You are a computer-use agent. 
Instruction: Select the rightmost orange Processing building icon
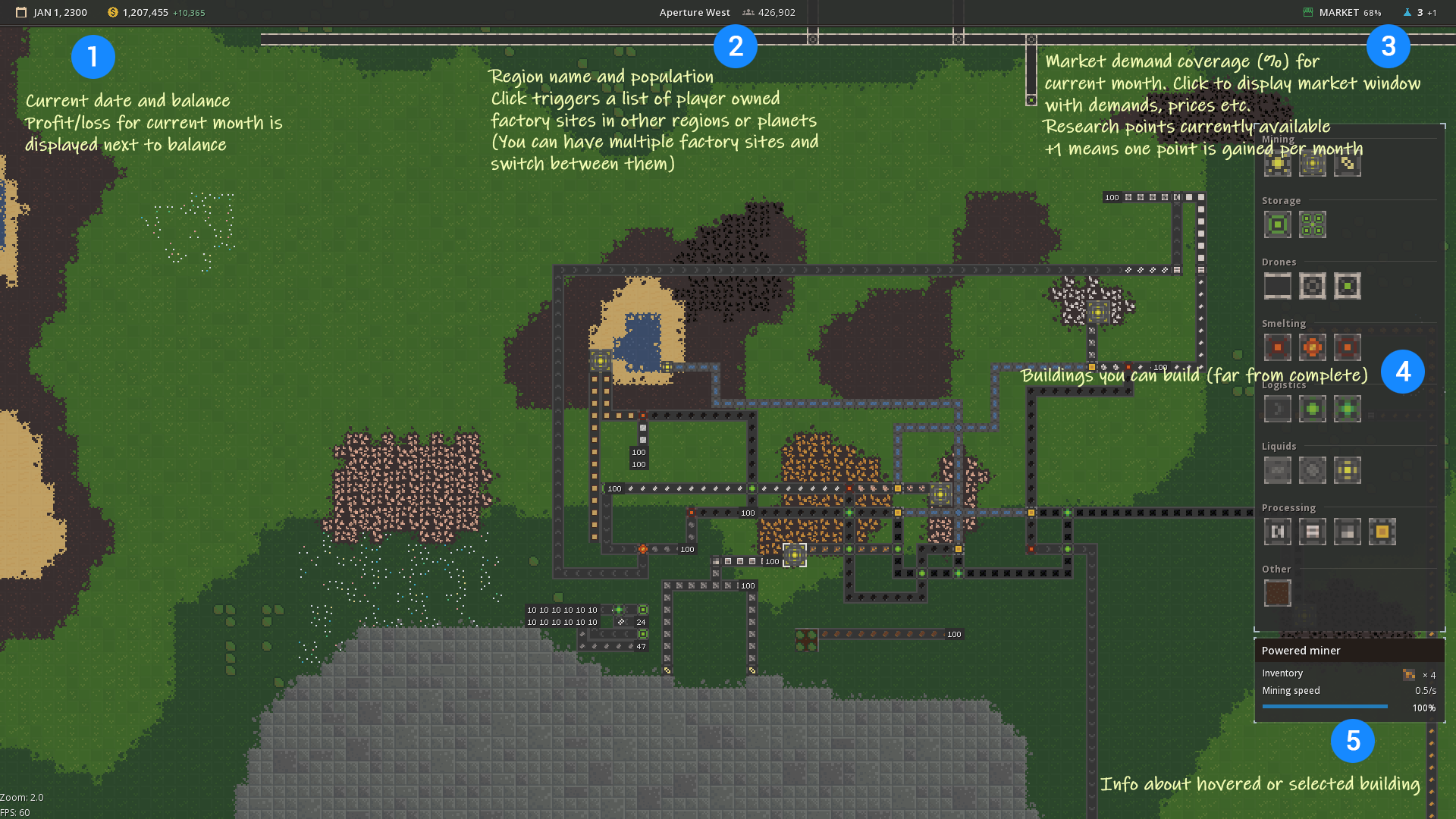1381,532
